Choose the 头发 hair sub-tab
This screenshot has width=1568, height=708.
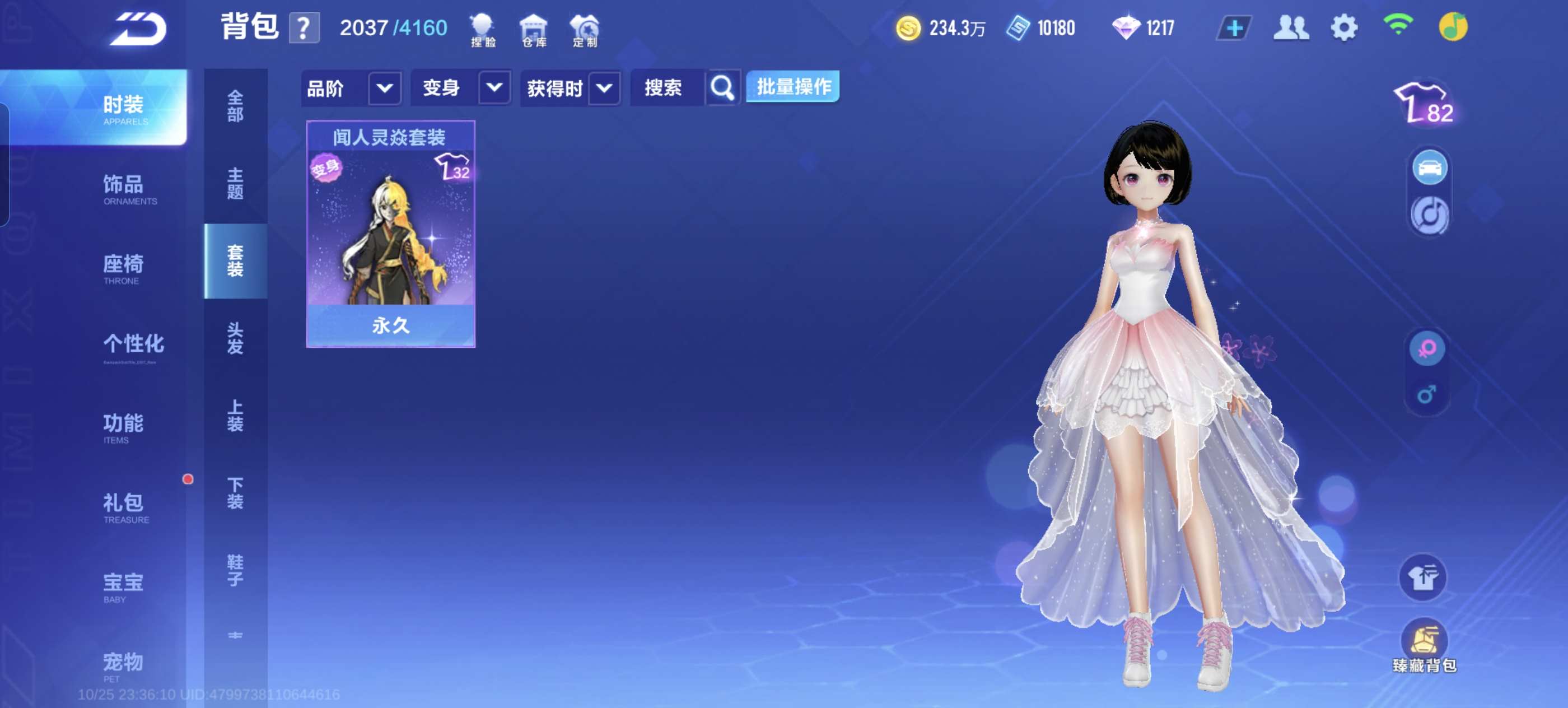point(235,338)
